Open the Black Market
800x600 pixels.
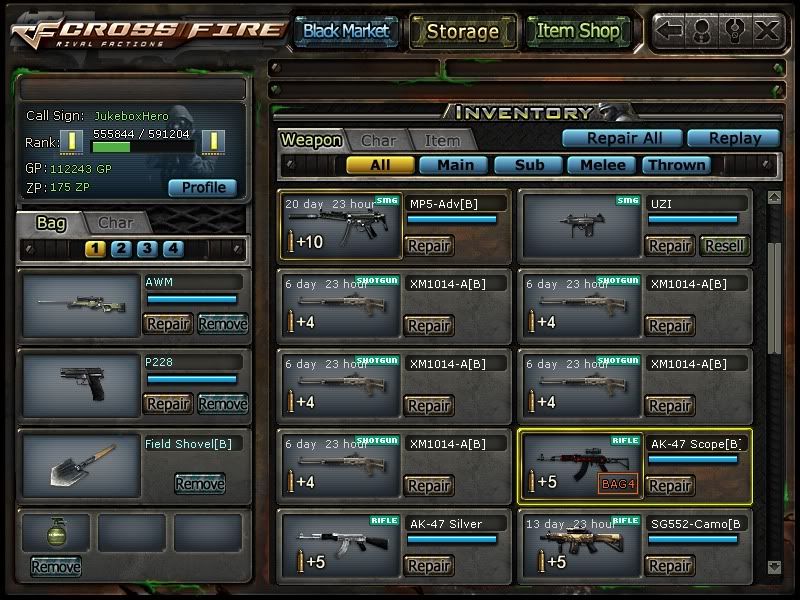(346, 31)
